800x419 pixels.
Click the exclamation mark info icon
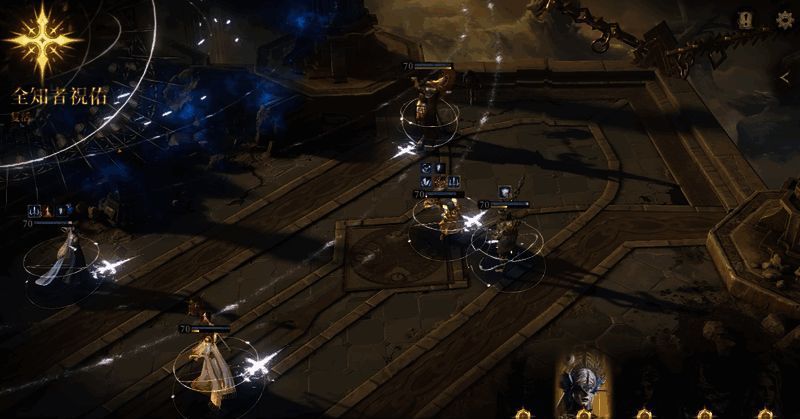click(745, 19)
